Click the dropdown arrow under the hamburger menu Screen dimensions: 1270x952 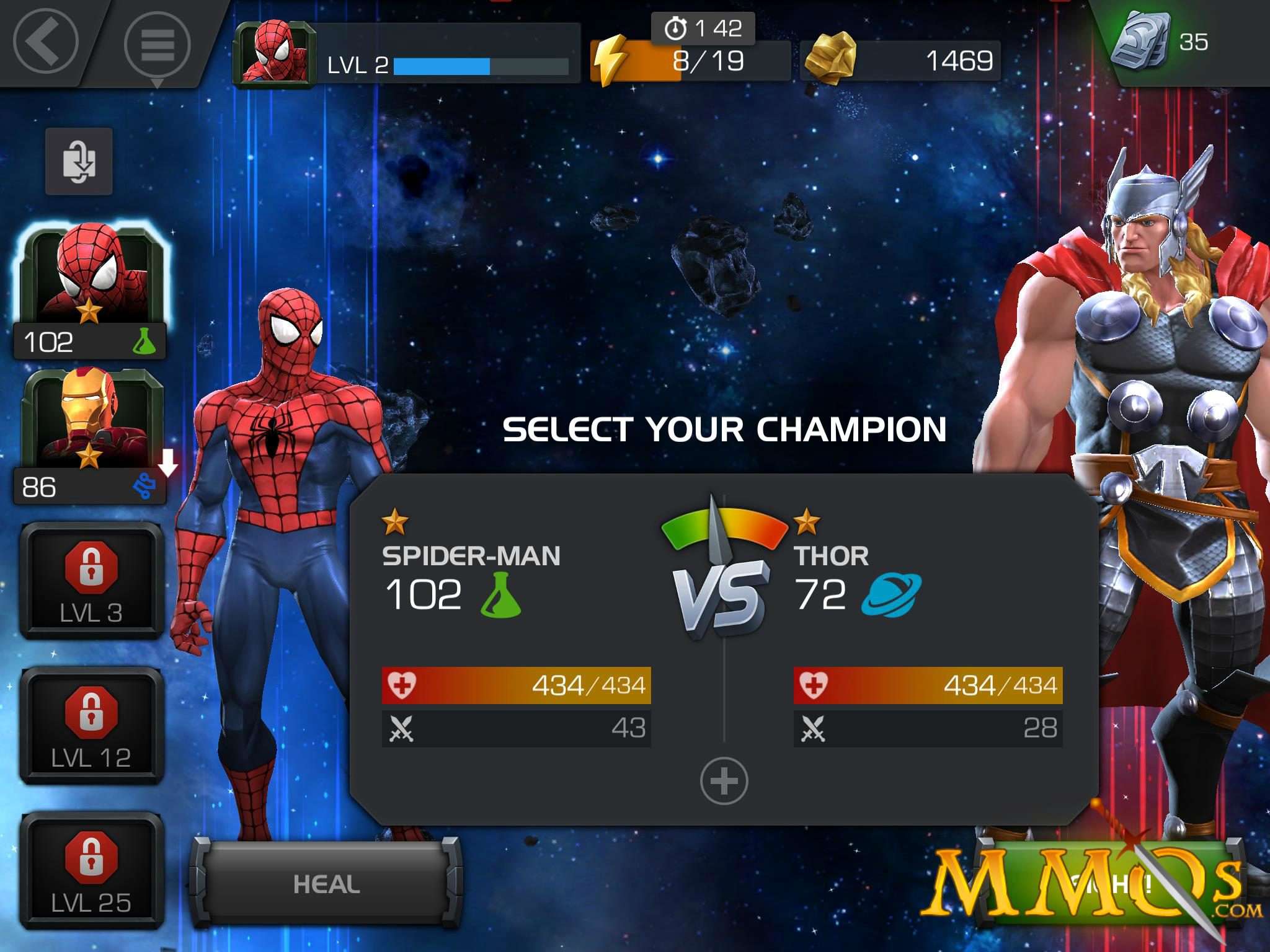[x=157, y=84]
